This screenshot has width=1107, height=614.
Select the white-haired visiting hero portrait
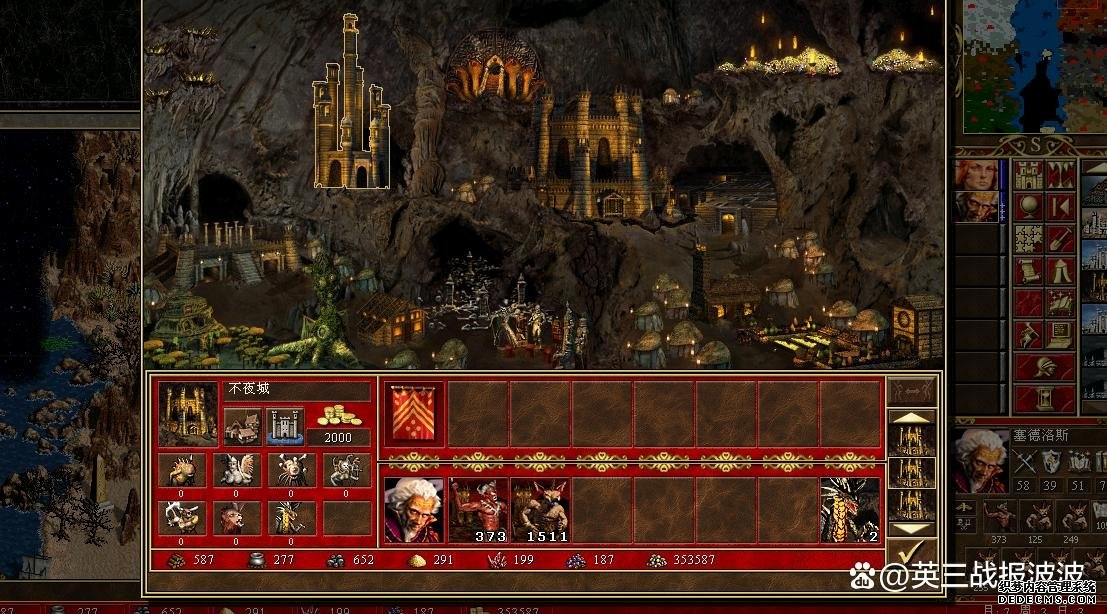413,510
